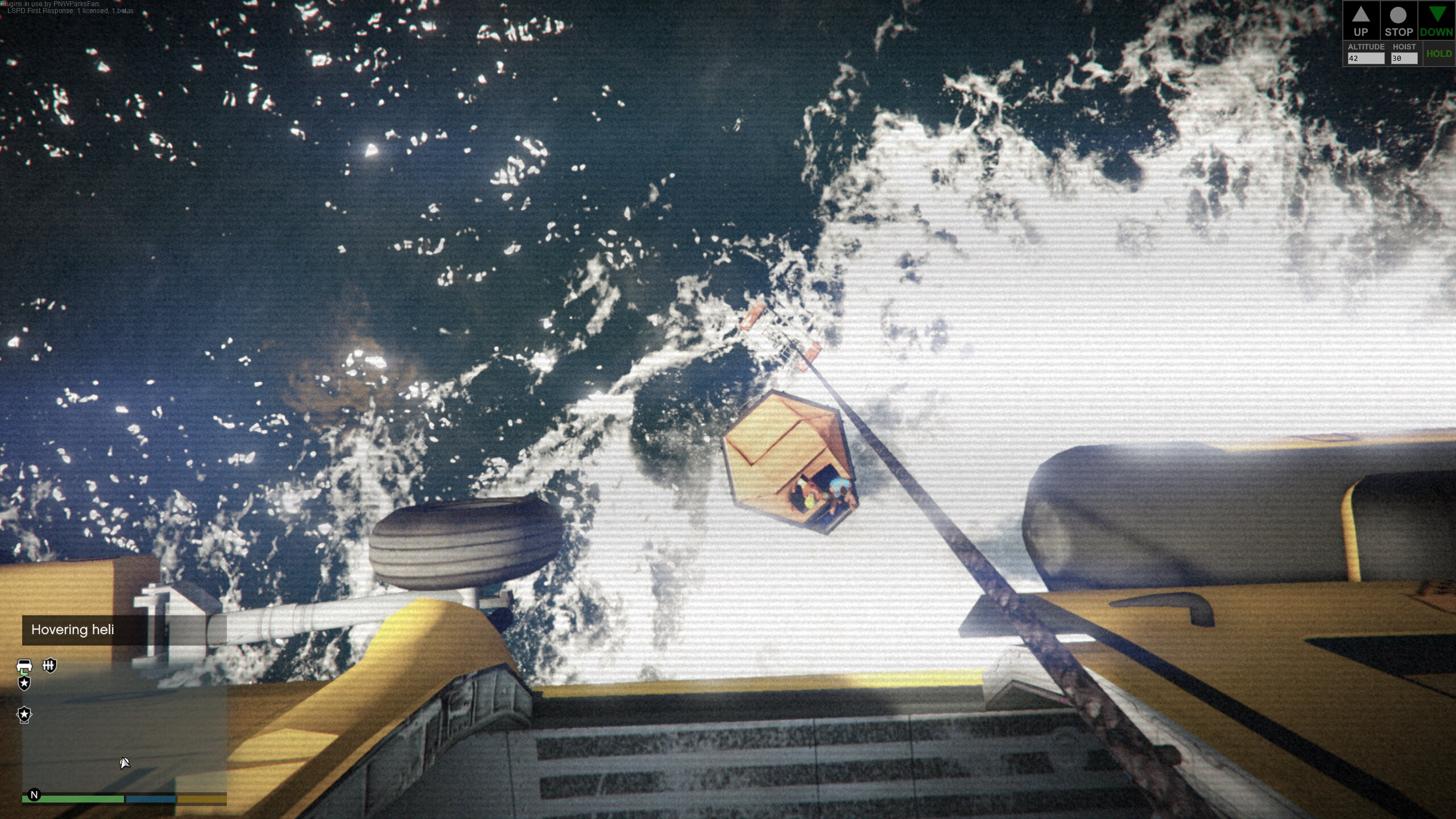Screen dimensions: 1456x819
Task: Raise the hoist with the UP button
Action: (1360, 21)
